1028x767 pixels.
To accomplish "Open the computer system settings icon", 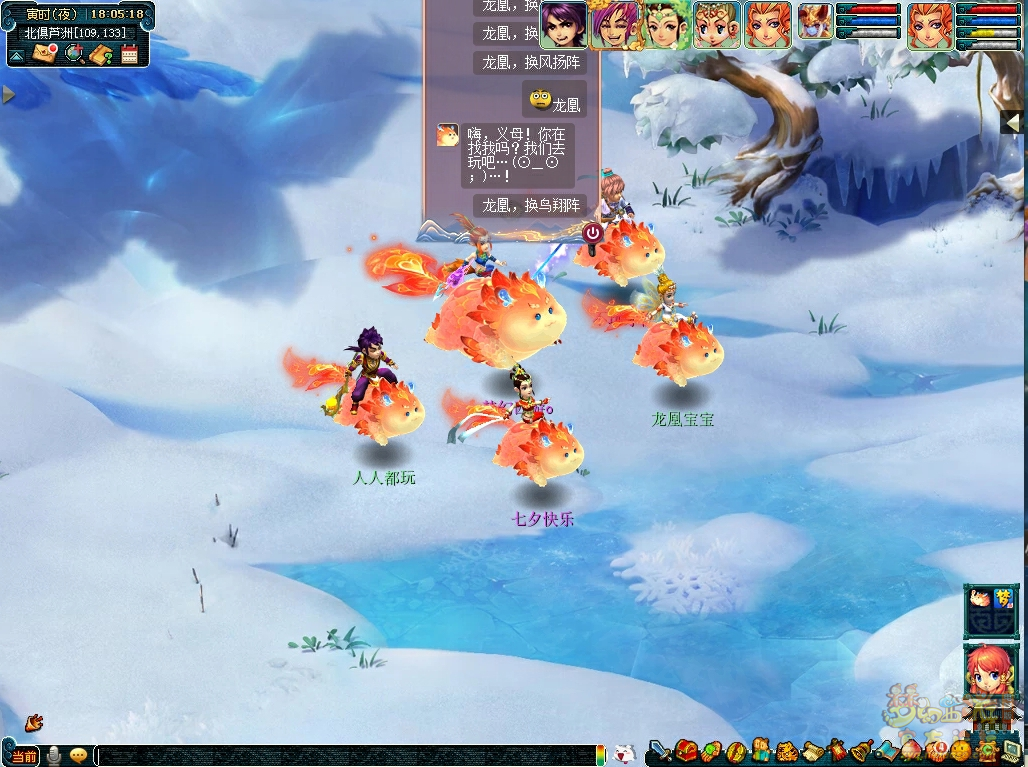I will (x=1012, y=751).
